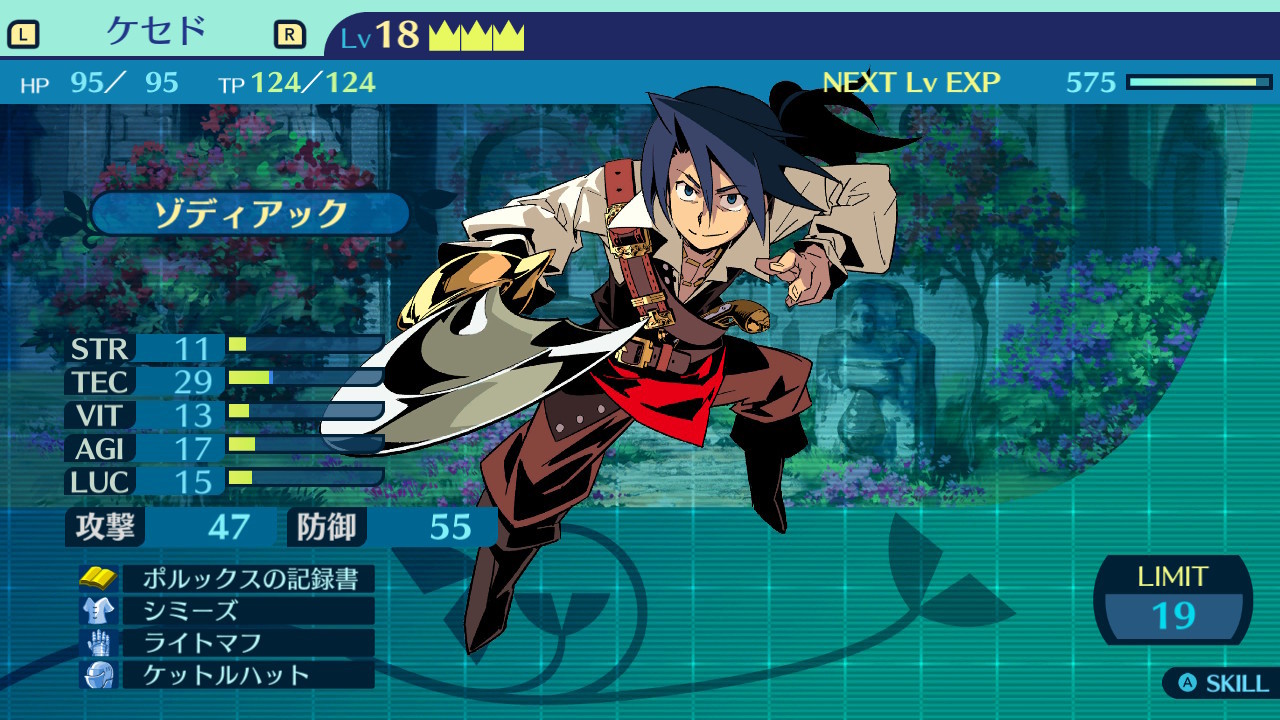The width and height of the screenshot is (1280, 720).
Task: Select the シミーズ armor slot
Action: [247, 610]
